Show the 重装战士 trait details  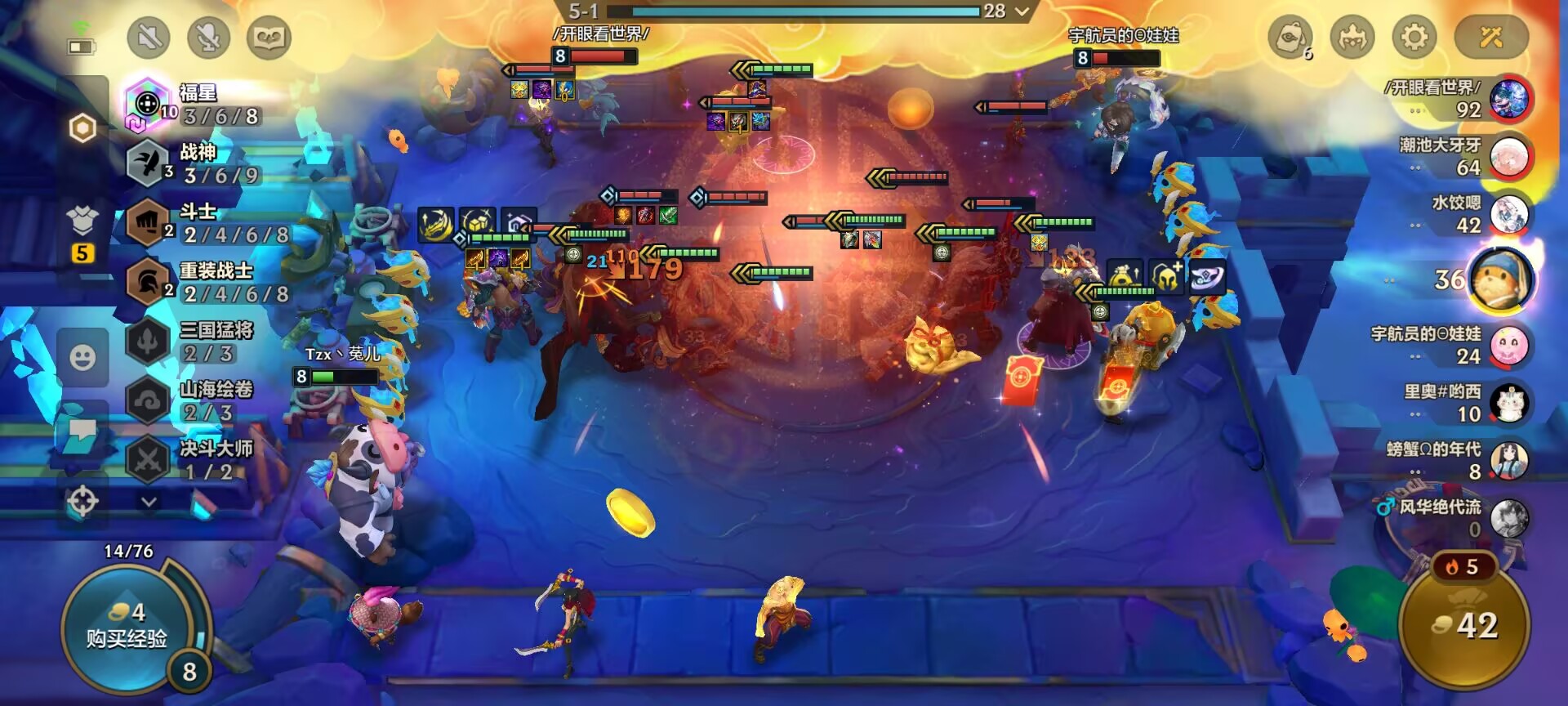pyautogui.click(x=204, y=282)
